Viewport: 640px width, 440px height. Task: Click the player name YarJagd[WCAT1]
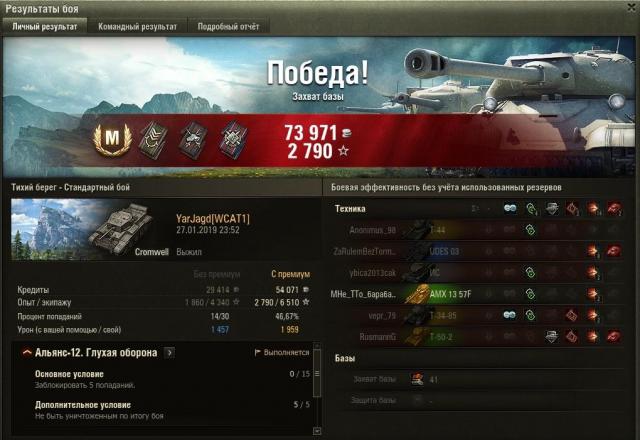pos(212,218)
